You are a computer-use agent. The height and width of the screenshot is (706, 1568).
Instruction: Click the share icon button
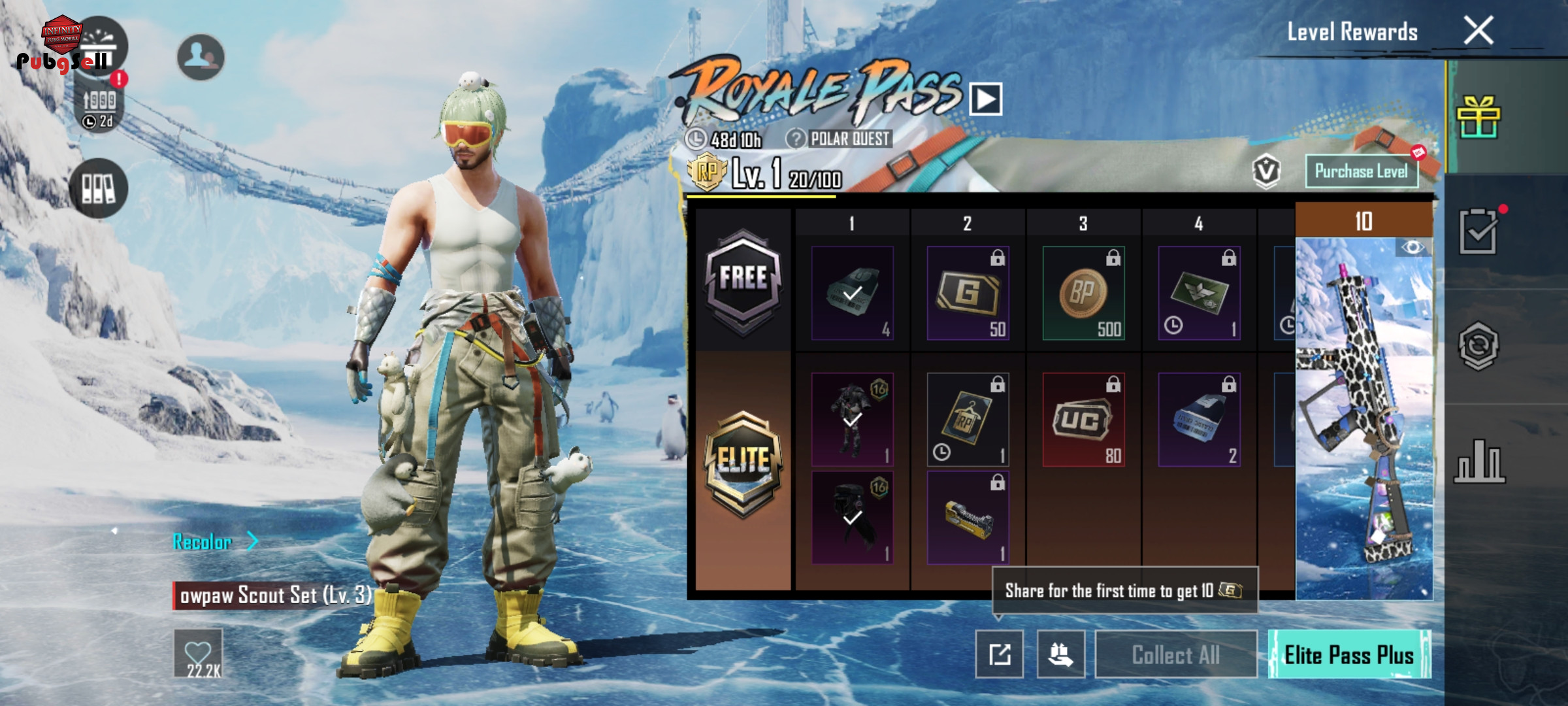[x=999, y=654]
